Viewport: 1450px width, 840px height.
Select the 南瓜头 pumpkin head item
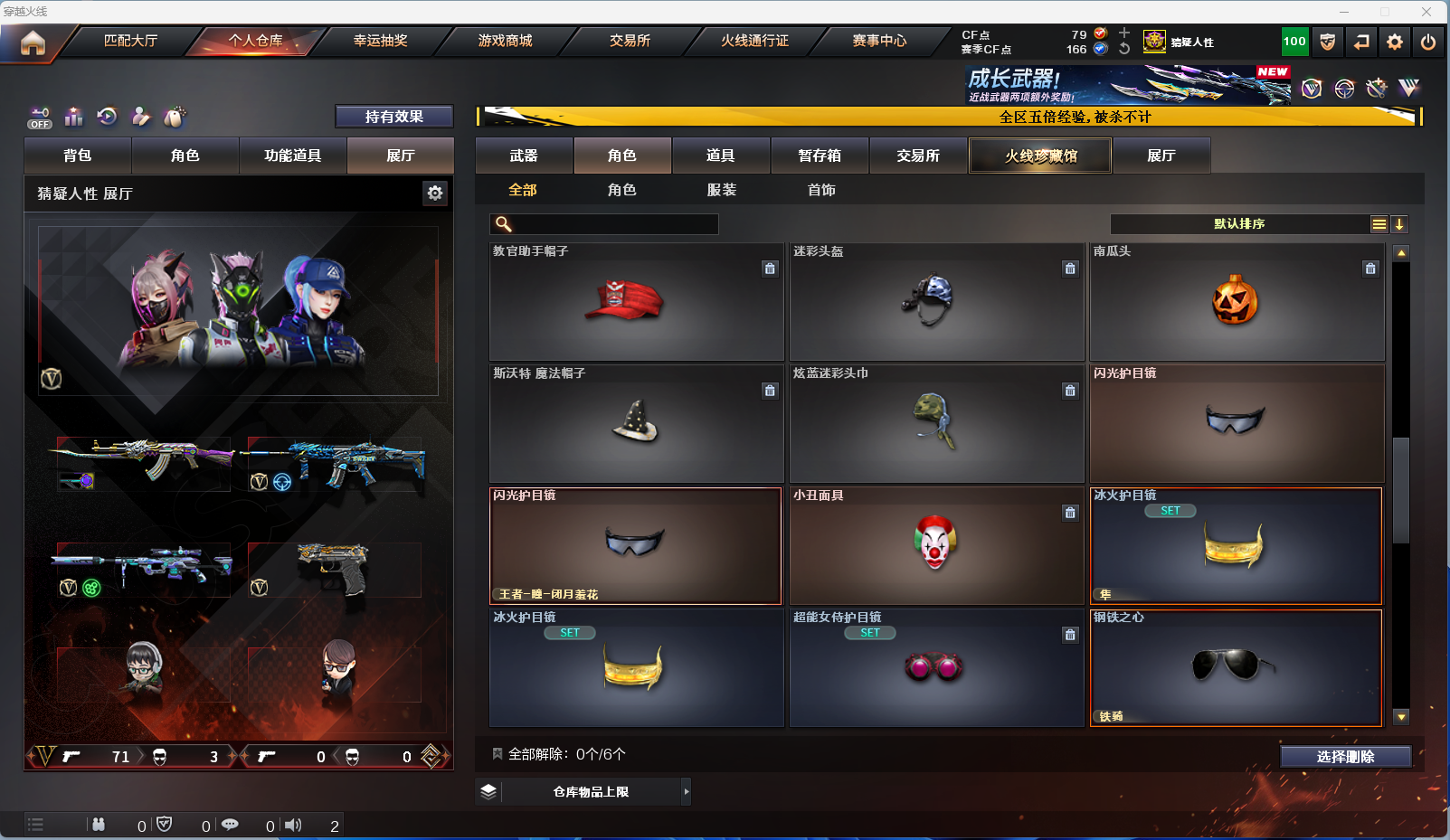pos(1236,302)
